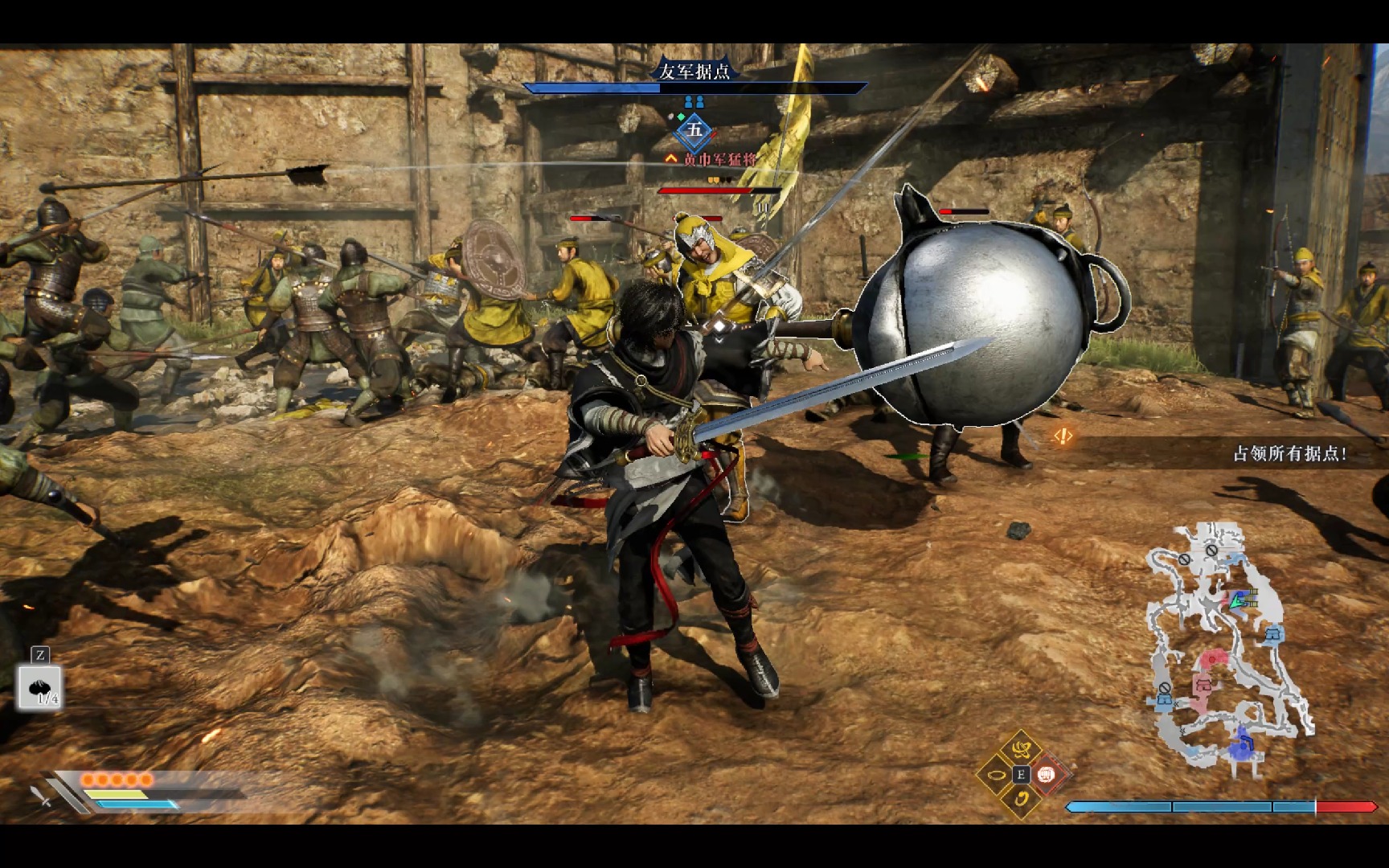
Task: Activate the top swirling battle art
Action: (x=1022, y=751)
